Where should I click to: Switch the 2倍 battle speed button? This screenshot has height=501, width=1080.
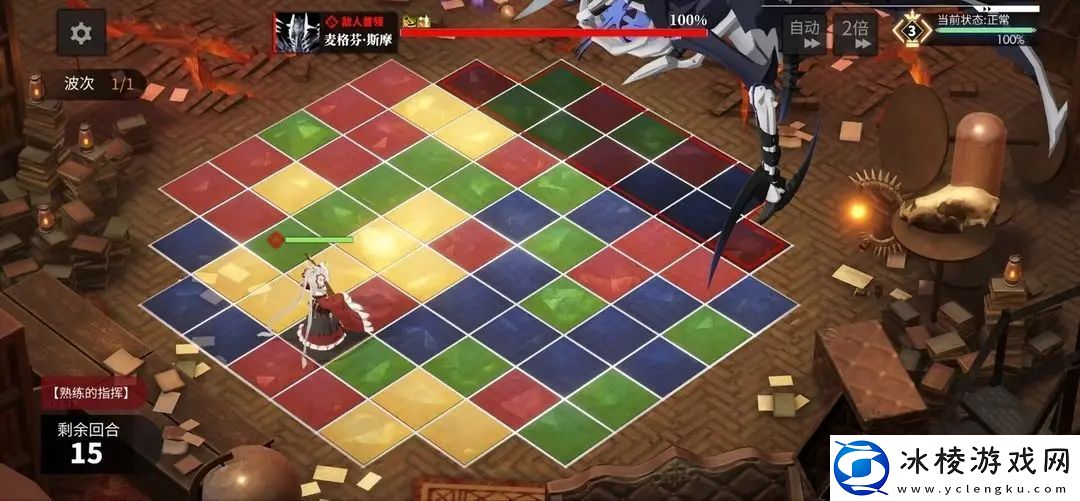[853, 33]
